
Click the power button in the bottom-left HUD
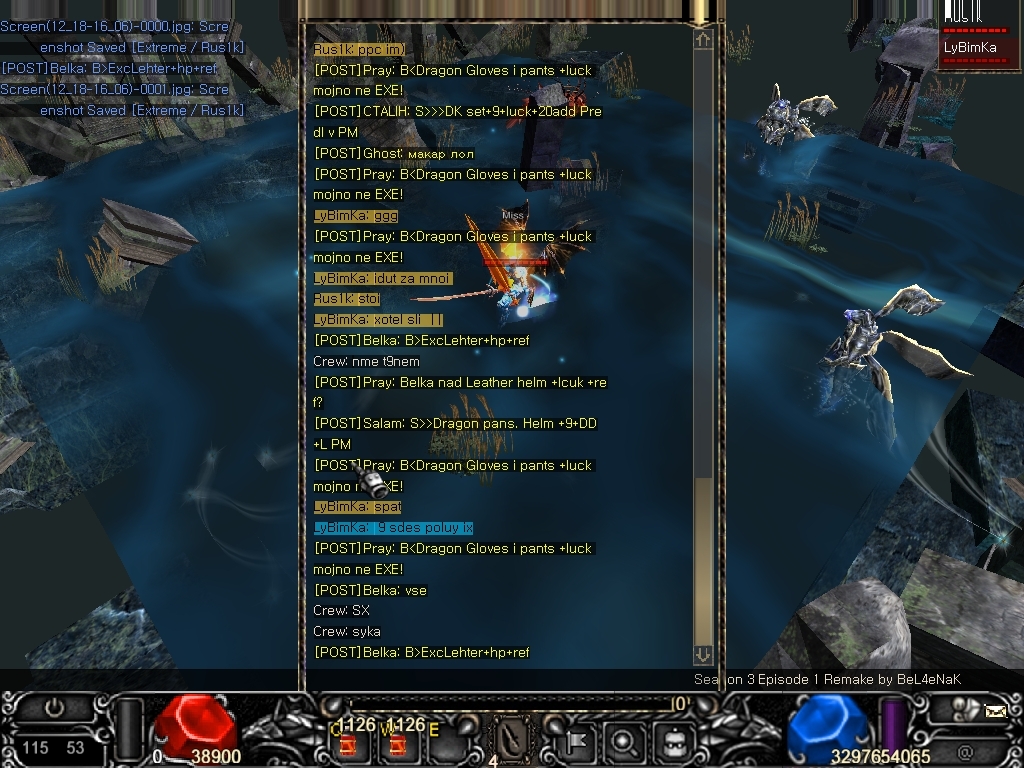click(x=53, y=708)
